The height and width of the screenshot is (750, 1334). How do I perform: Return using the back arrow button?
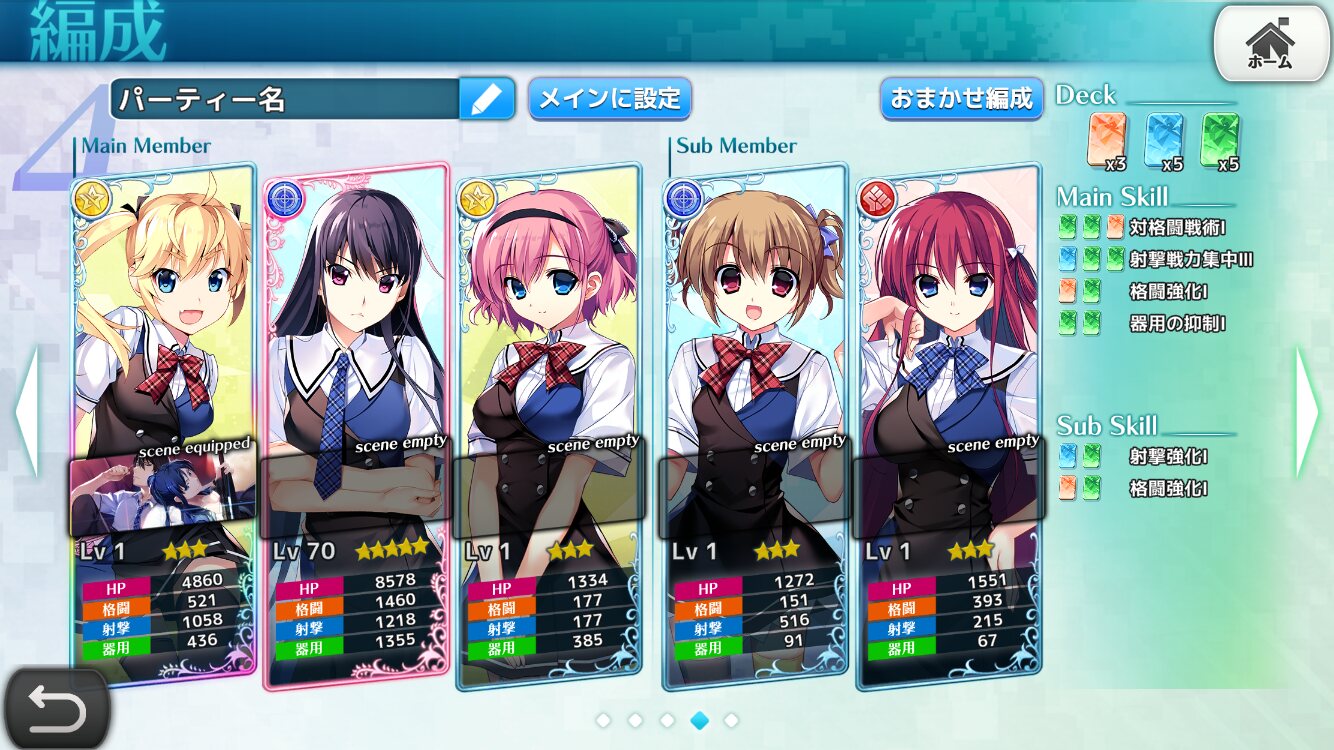[x=56, y=708]
